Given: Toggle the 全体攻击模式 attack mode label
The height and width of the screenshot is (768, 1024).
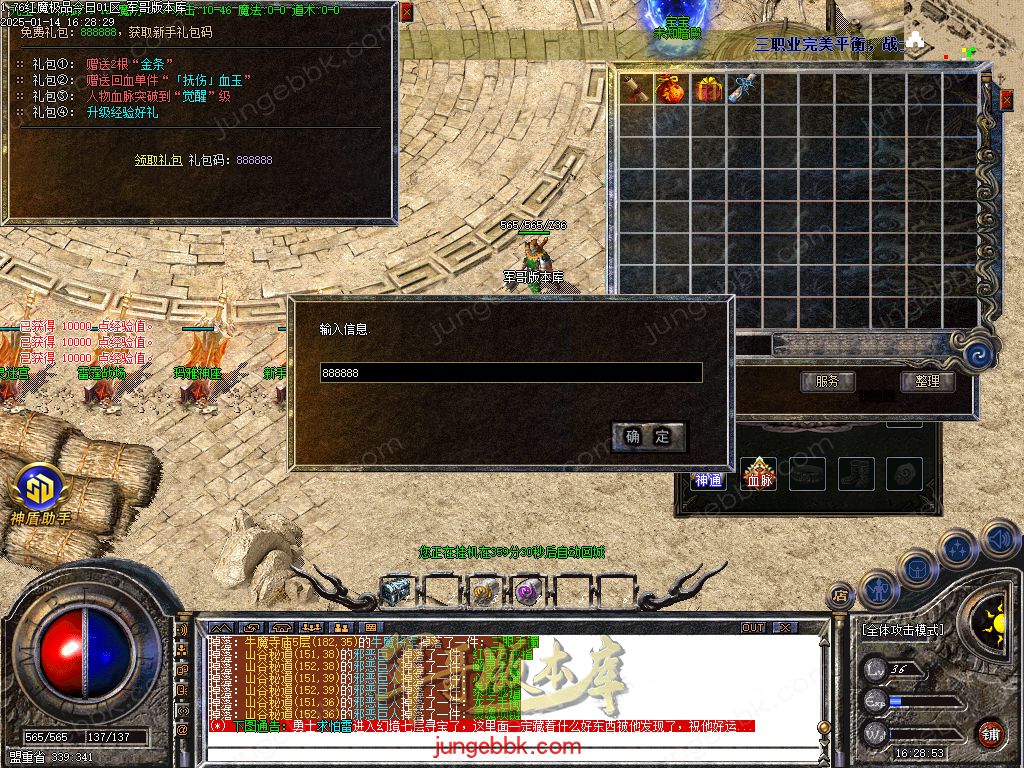Looking at the screenshot, I should 902,630.
